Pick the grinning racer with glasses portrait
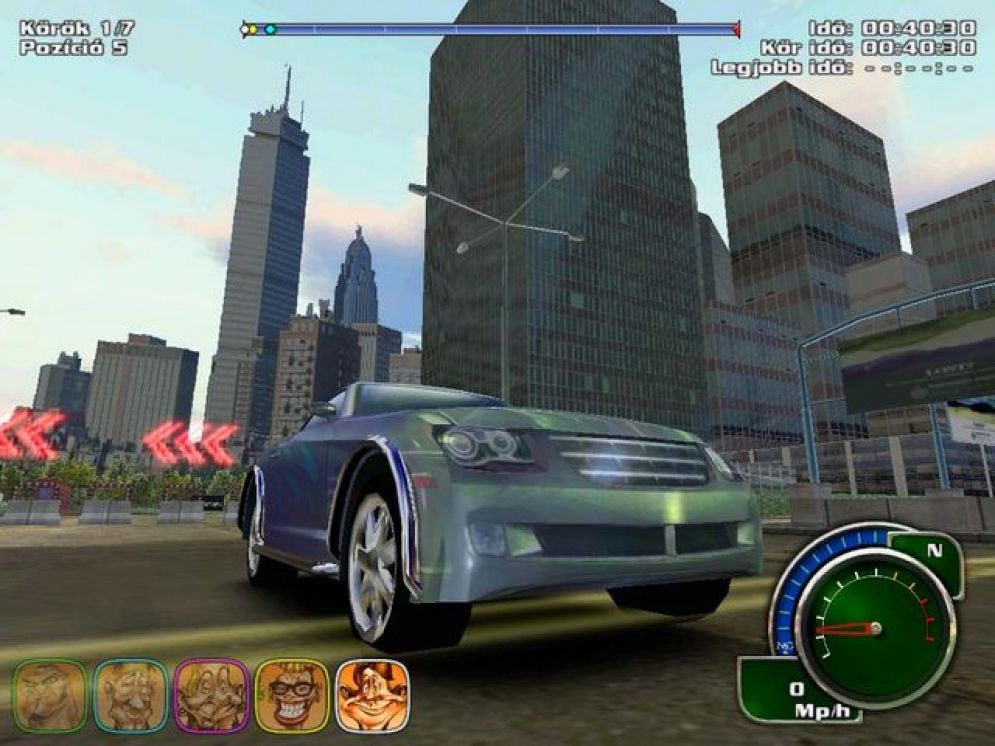The width and height of the screenshot is (995, 746). (292, 696)
